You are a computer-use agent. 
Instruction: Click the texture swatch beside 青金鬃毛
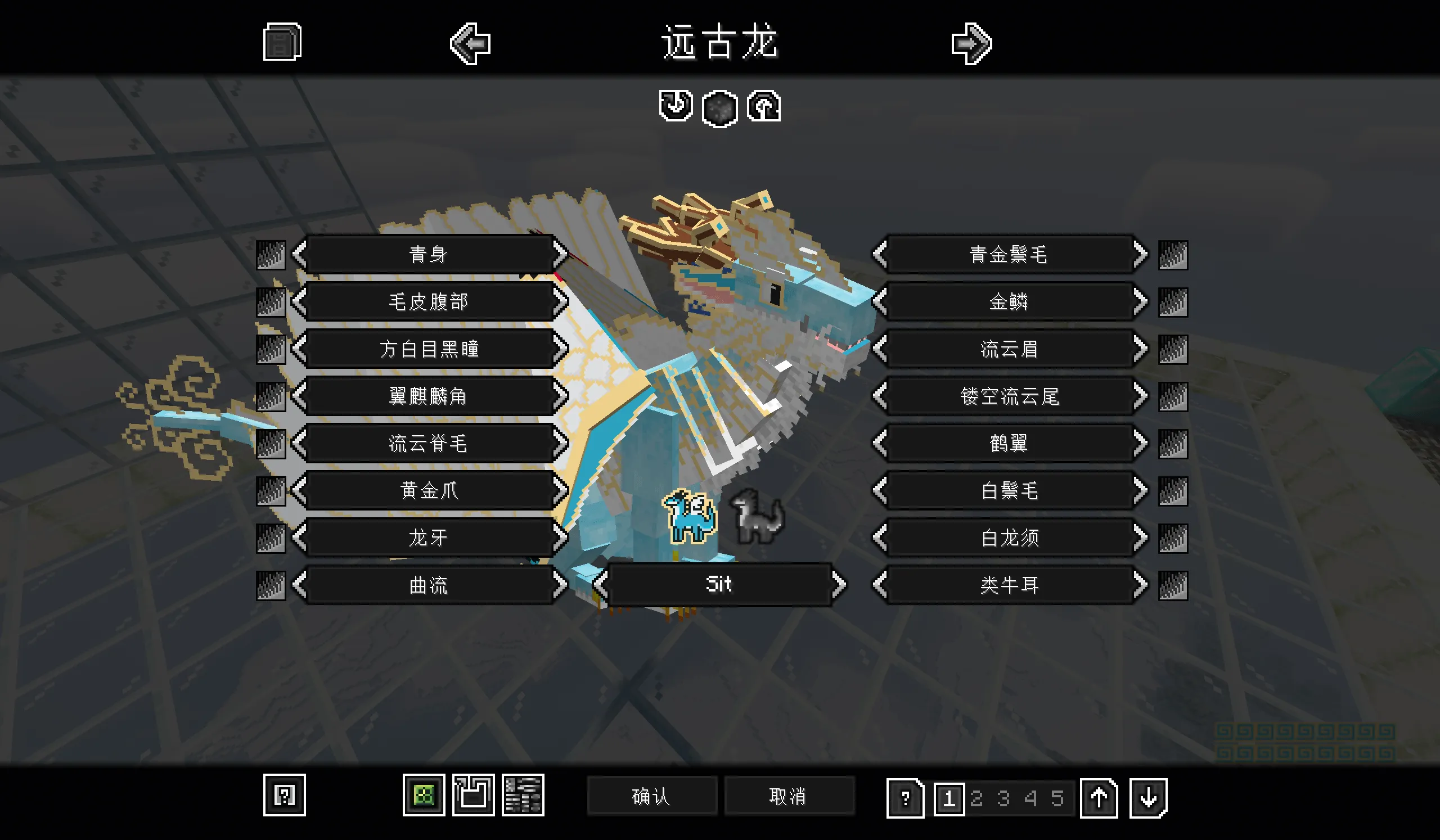point(1173,255)
